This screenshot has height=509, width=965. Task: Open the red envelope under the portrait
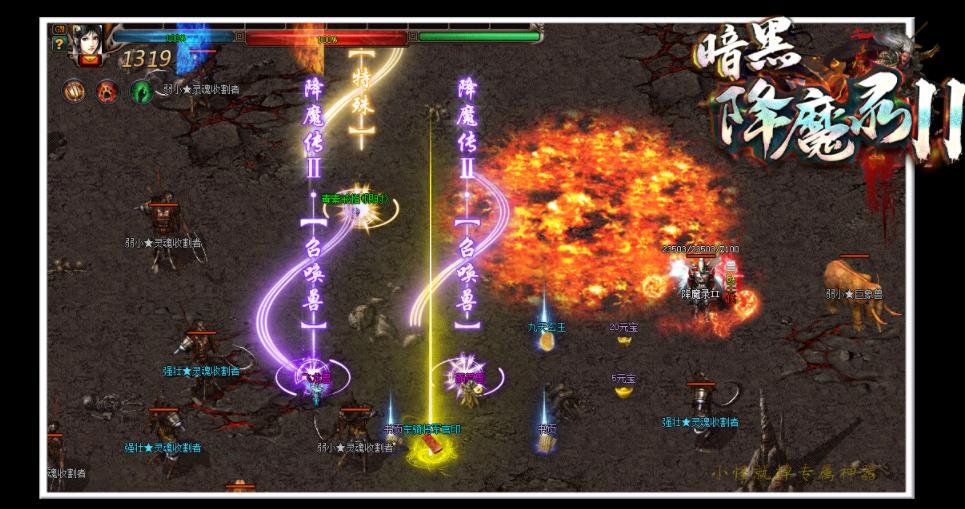[x=88, y=60]
